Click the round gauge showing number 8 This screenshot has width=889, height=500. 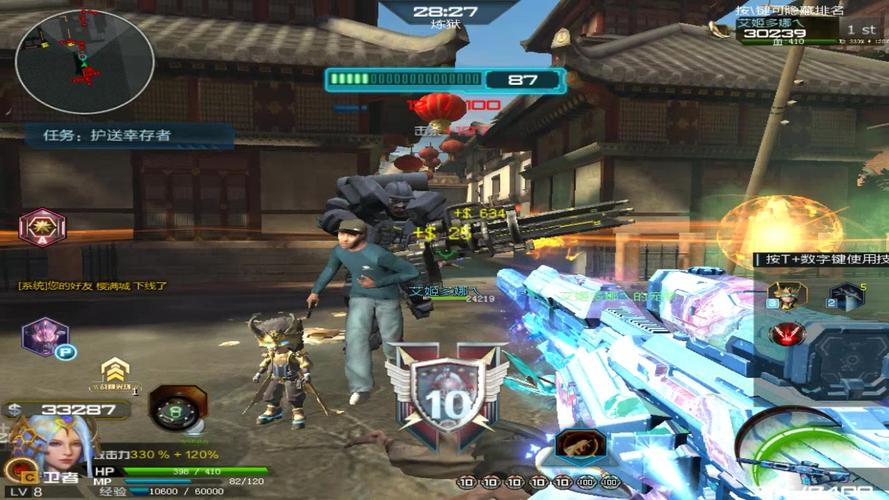(177, 408)
